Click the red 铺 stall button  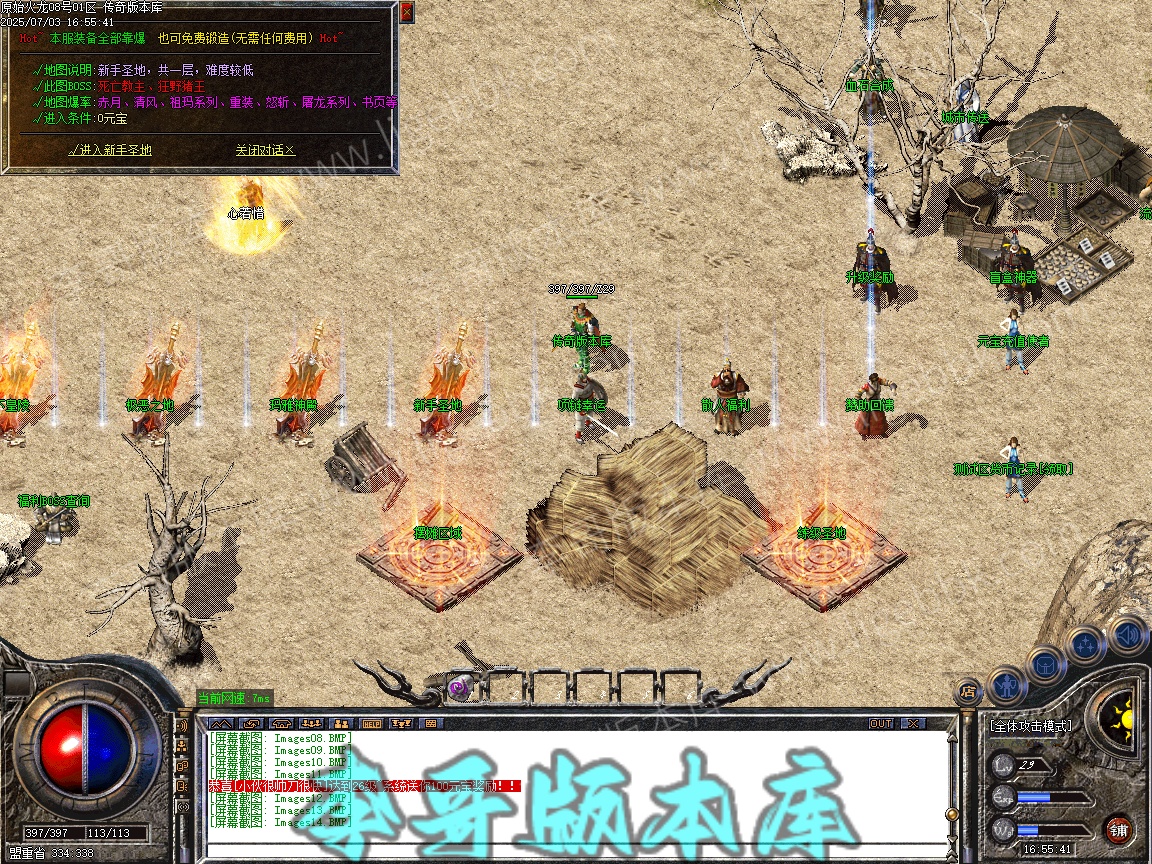point(1118,829)
